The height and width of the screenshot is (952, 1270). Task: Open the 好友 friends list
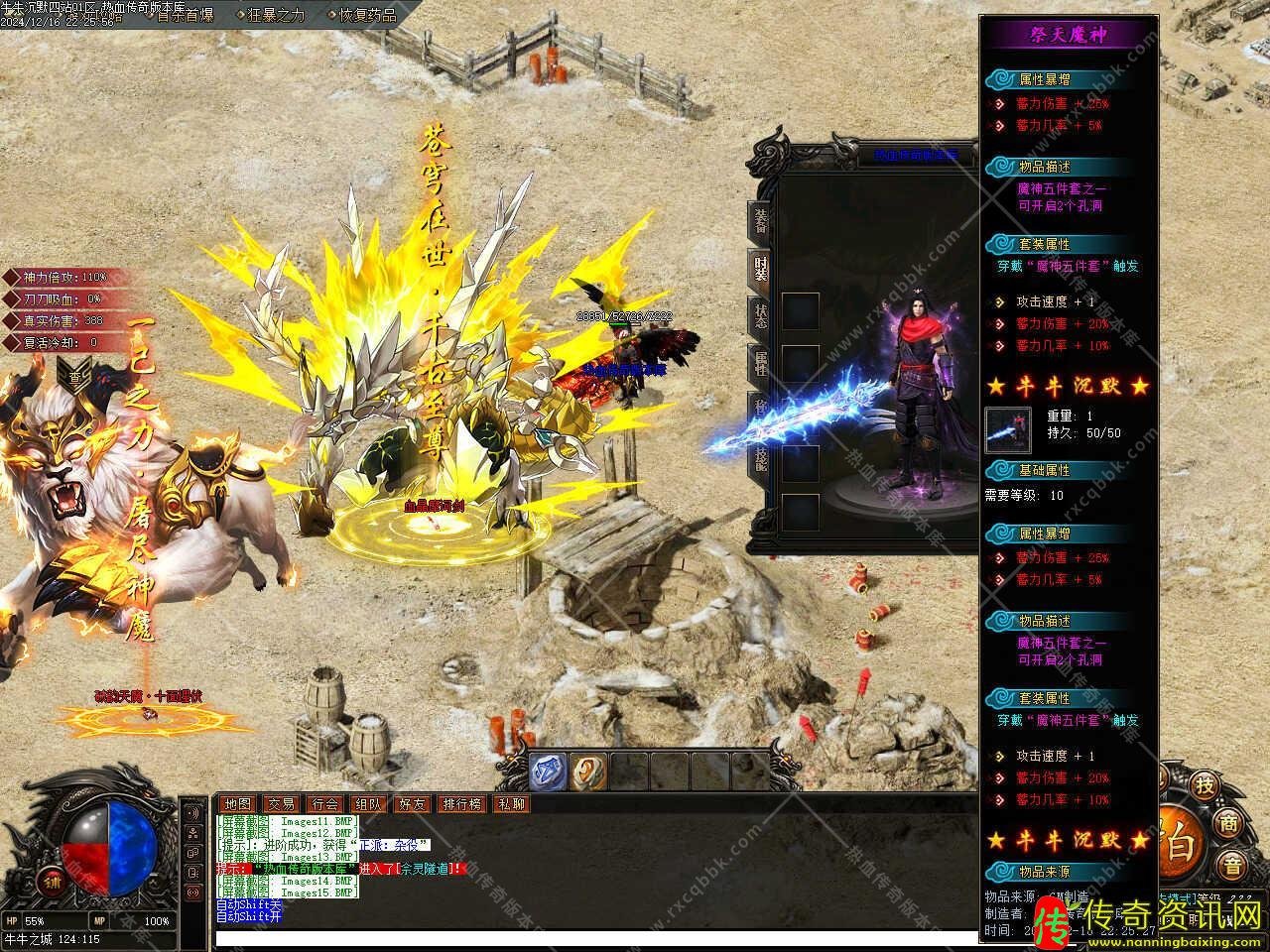tap(413, 804)
